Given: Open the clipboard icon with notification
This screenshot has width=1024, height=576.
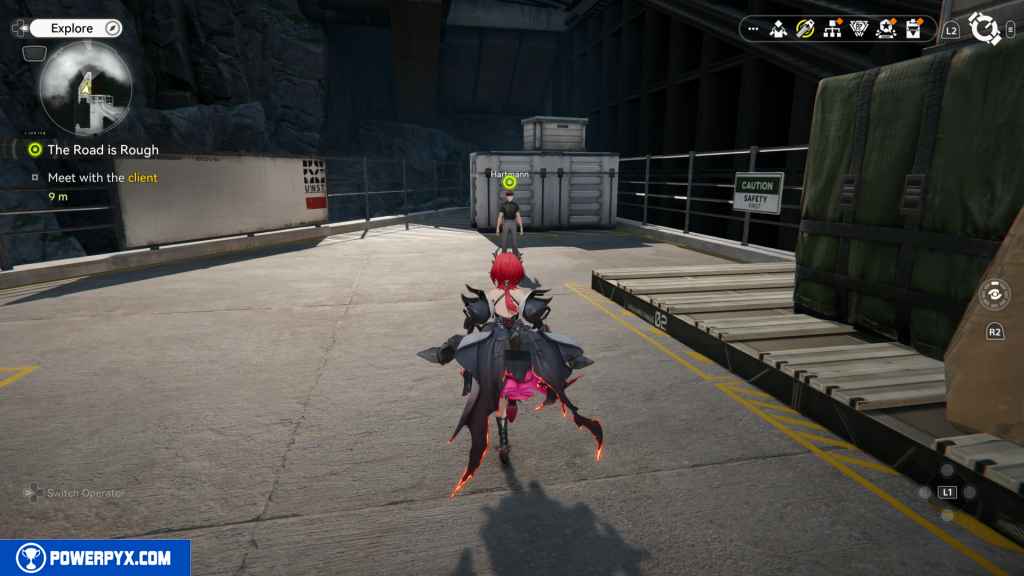Looking at the screenshot, I should (912, 29).
